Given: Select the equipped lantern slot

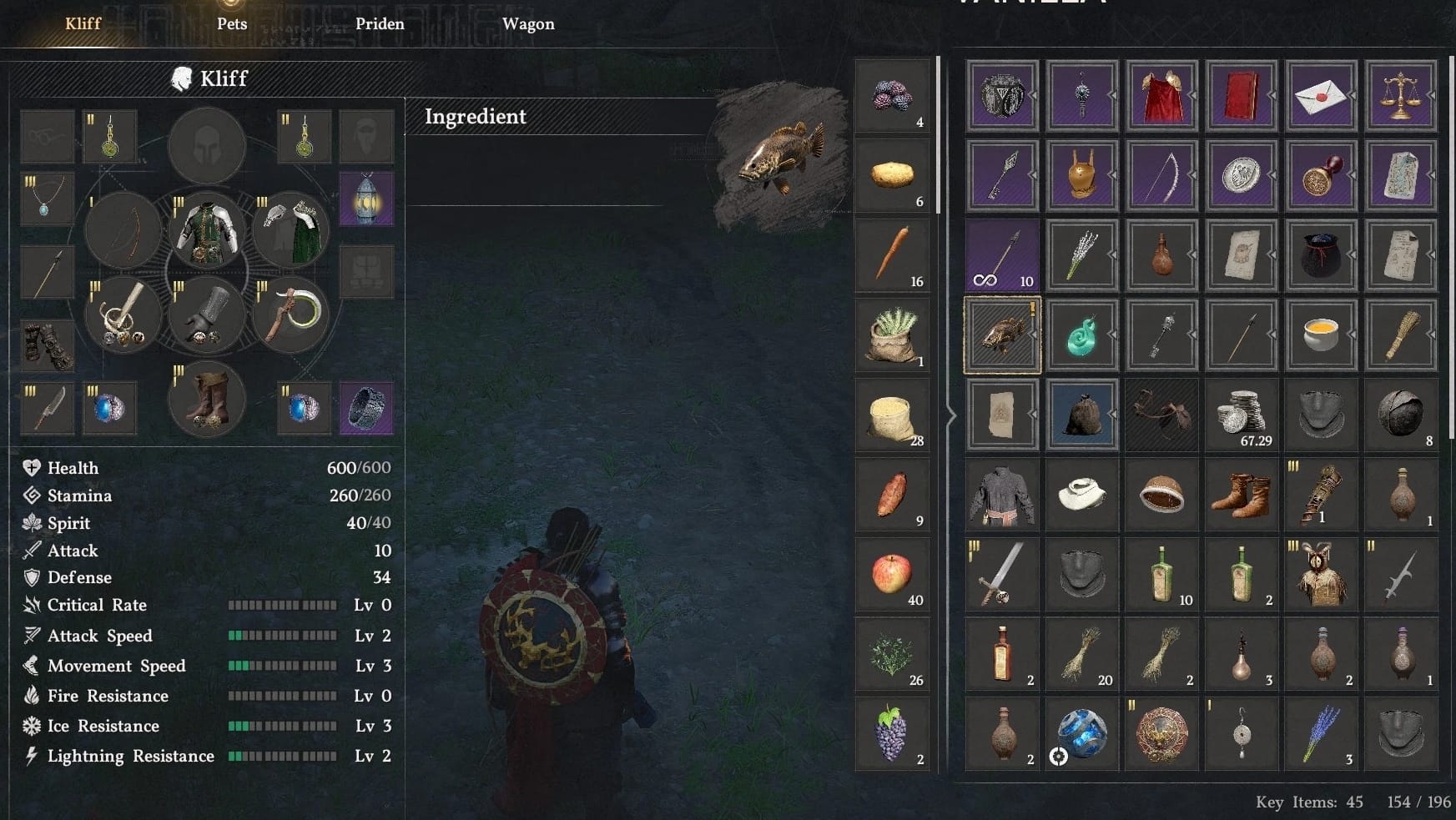Looking at the screenshot, I should pyautogui.click(x=366, y=199).
